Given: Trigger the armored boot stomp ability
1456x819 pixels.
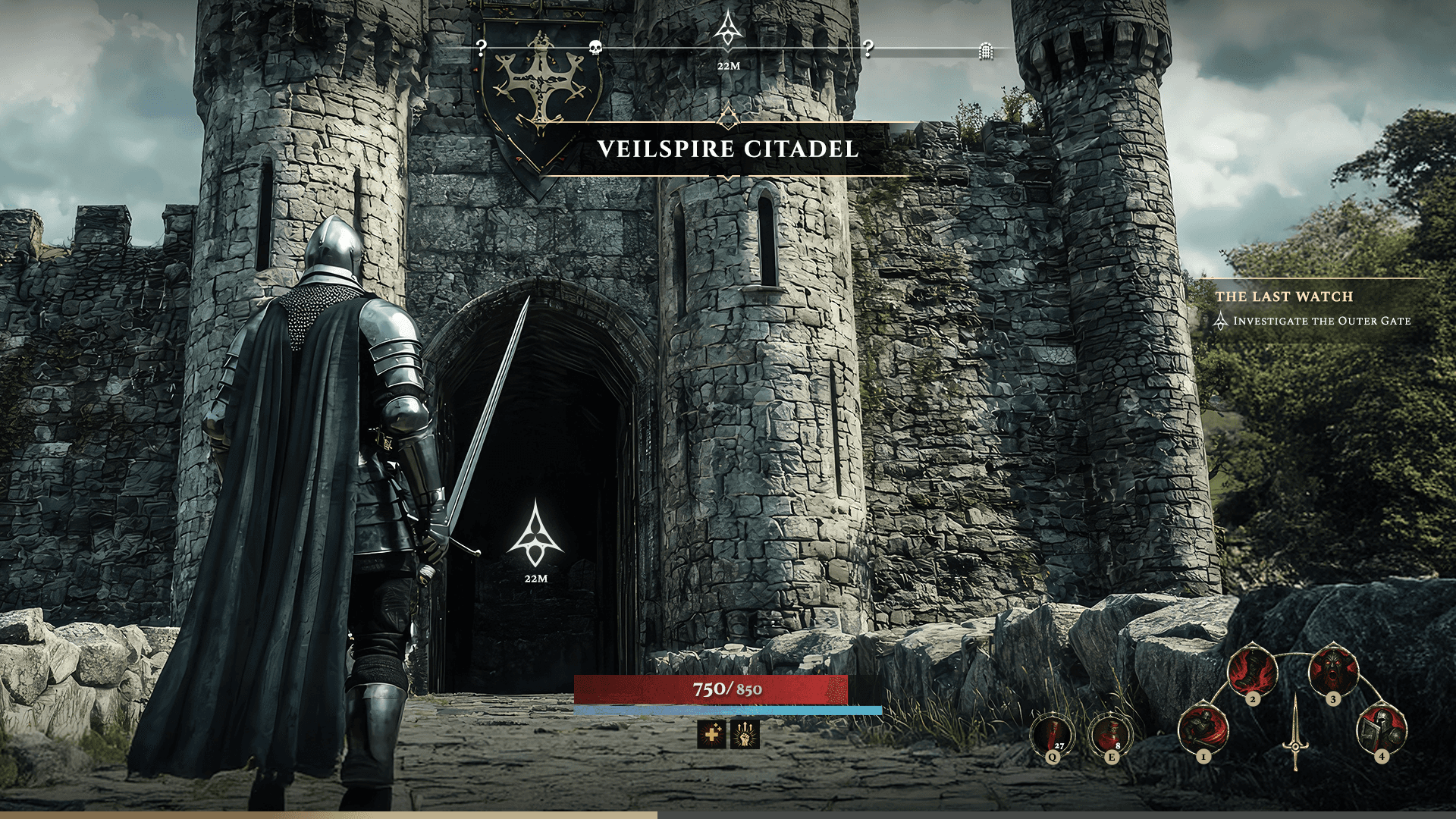Looking at the screenshot, I should click(1253, 670).
